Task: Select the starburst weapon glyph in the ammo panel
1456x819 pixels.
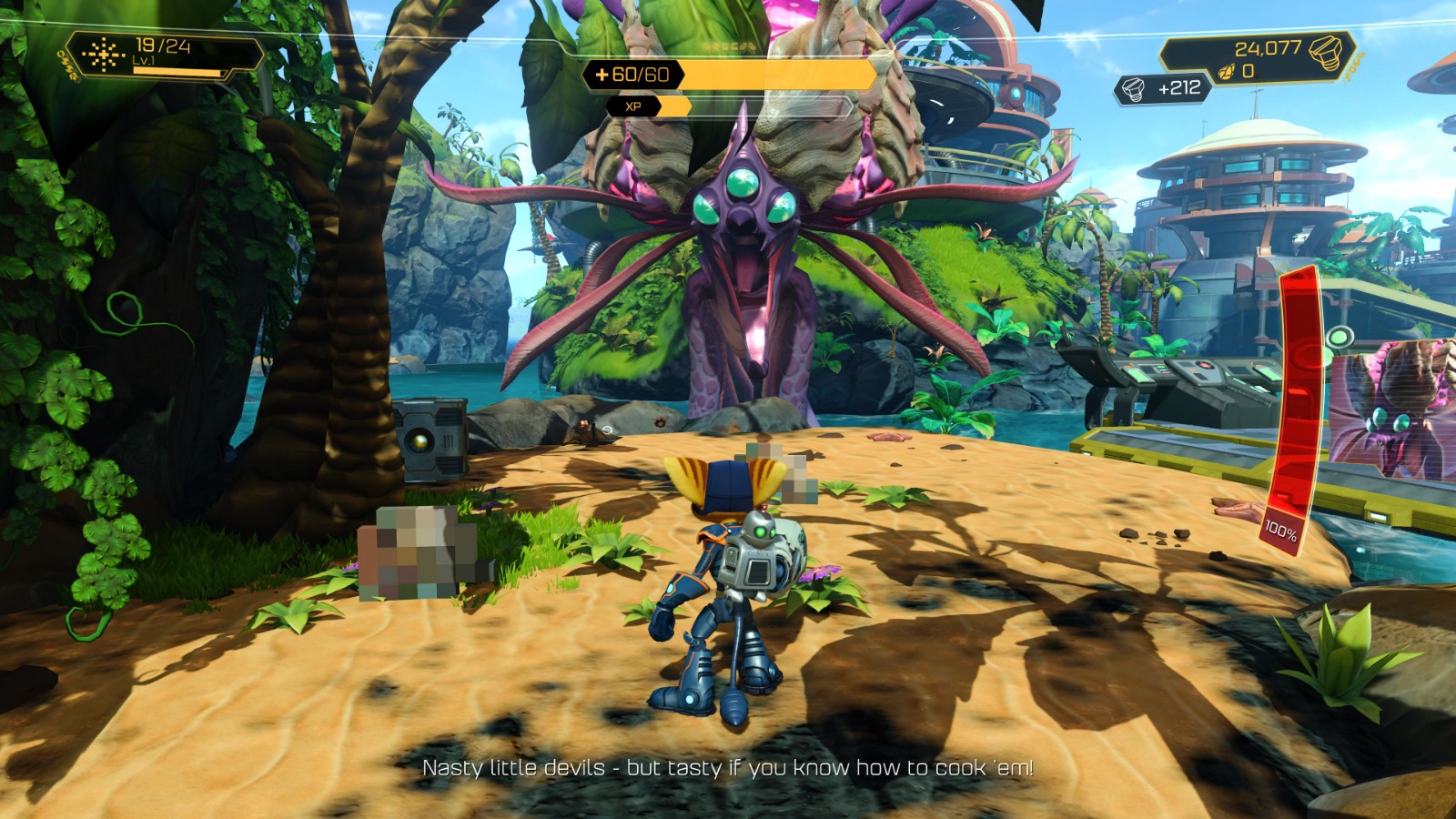Action: click(103, 55)
